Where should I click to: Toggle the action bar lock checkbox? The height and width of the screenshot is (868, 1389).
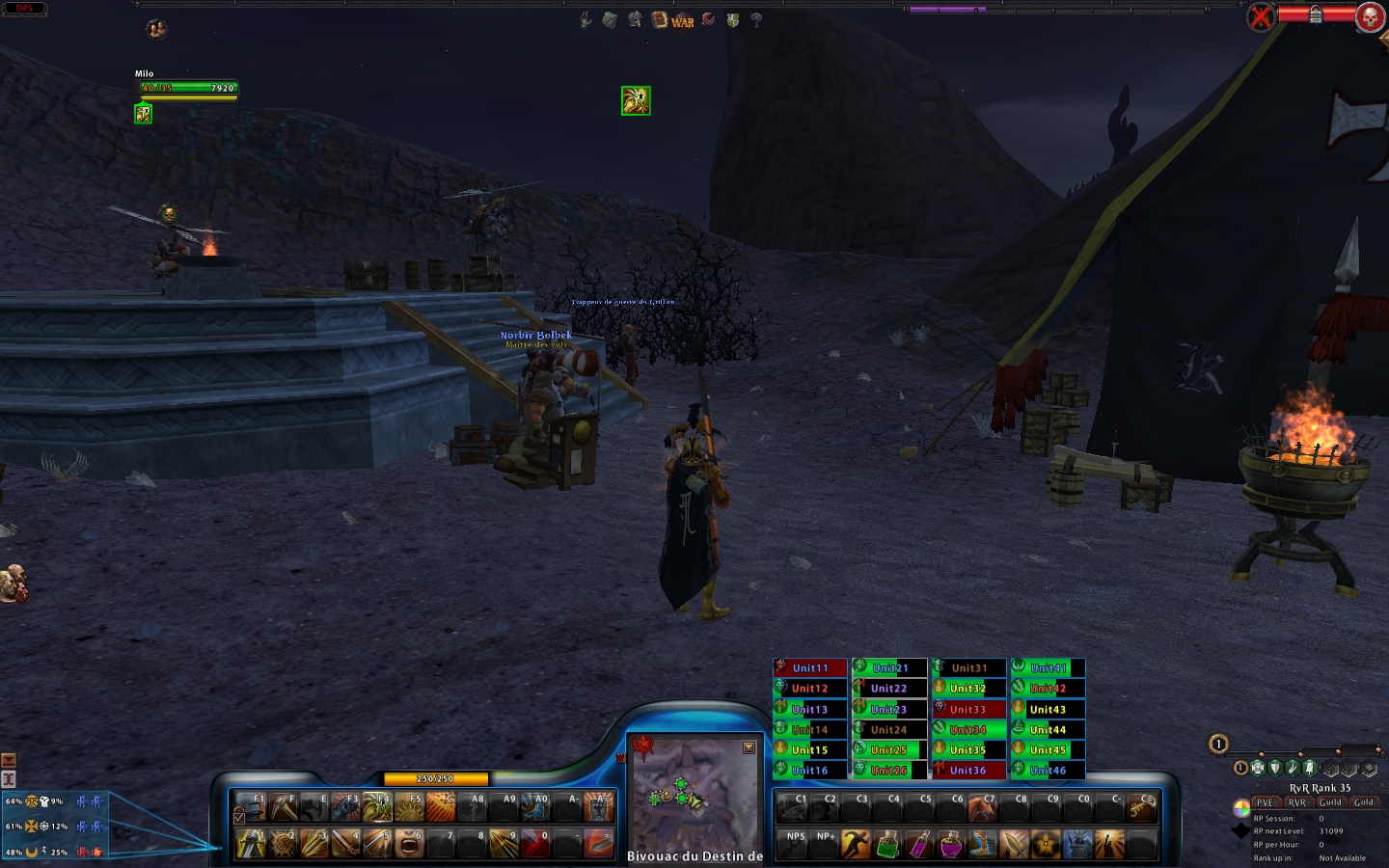239,817
